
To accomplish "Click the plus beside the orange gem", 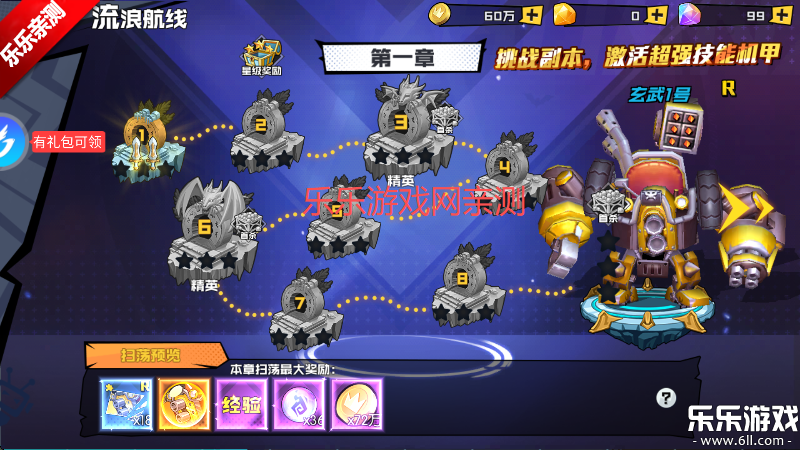I will [x=656, y=15].
